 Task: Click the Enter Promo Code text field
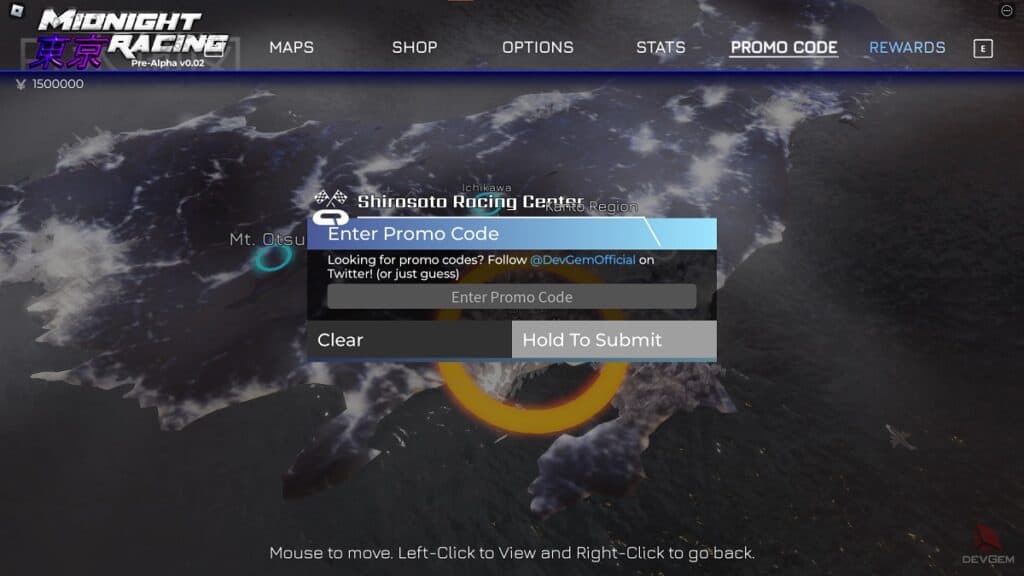[x=511, y=297]
